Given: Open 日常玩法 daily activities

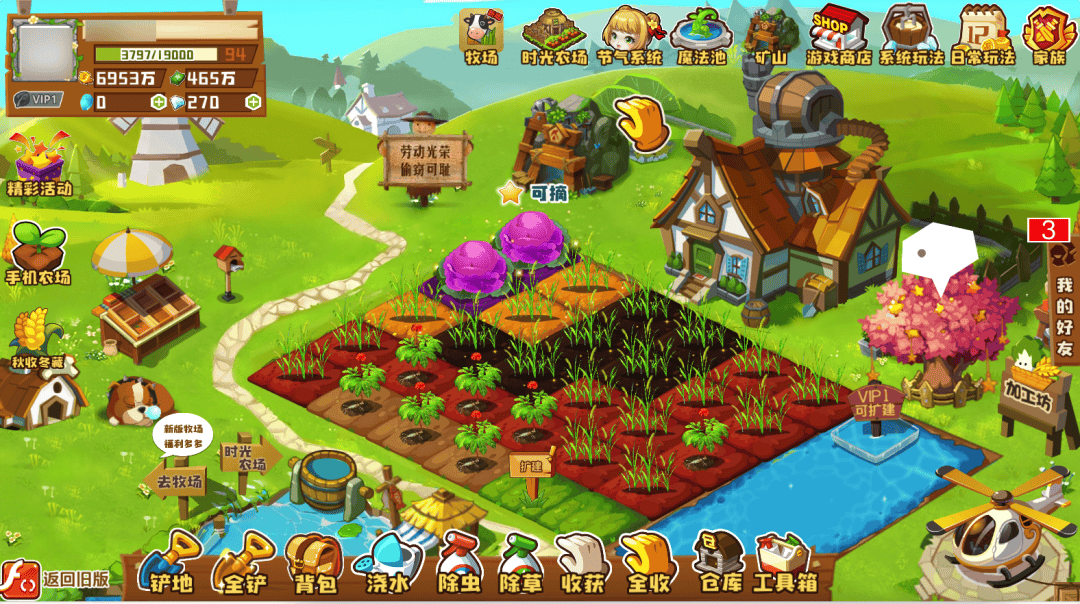Looking at the screenshot, I should pos(982,36).
